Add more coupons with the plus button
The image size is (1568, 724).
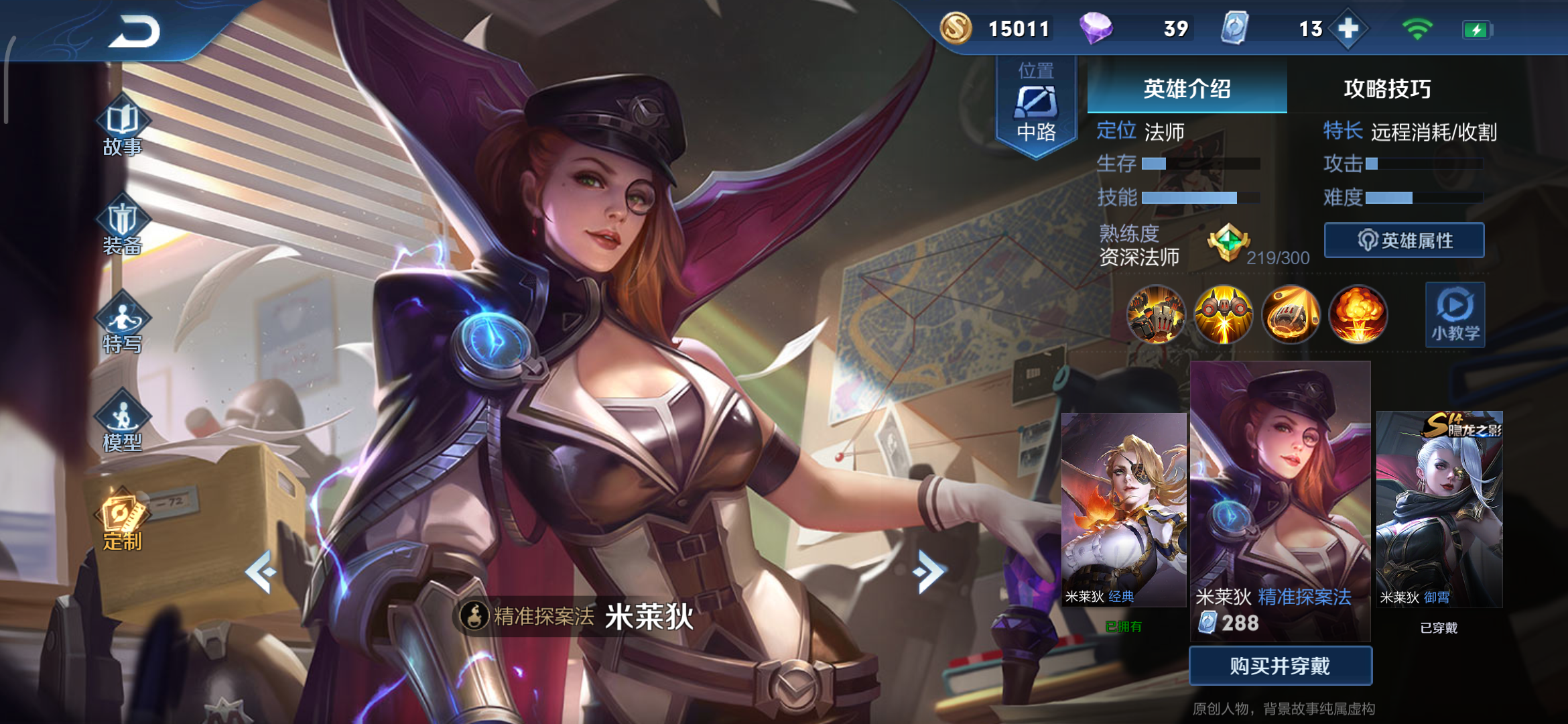click(1348, 29)
